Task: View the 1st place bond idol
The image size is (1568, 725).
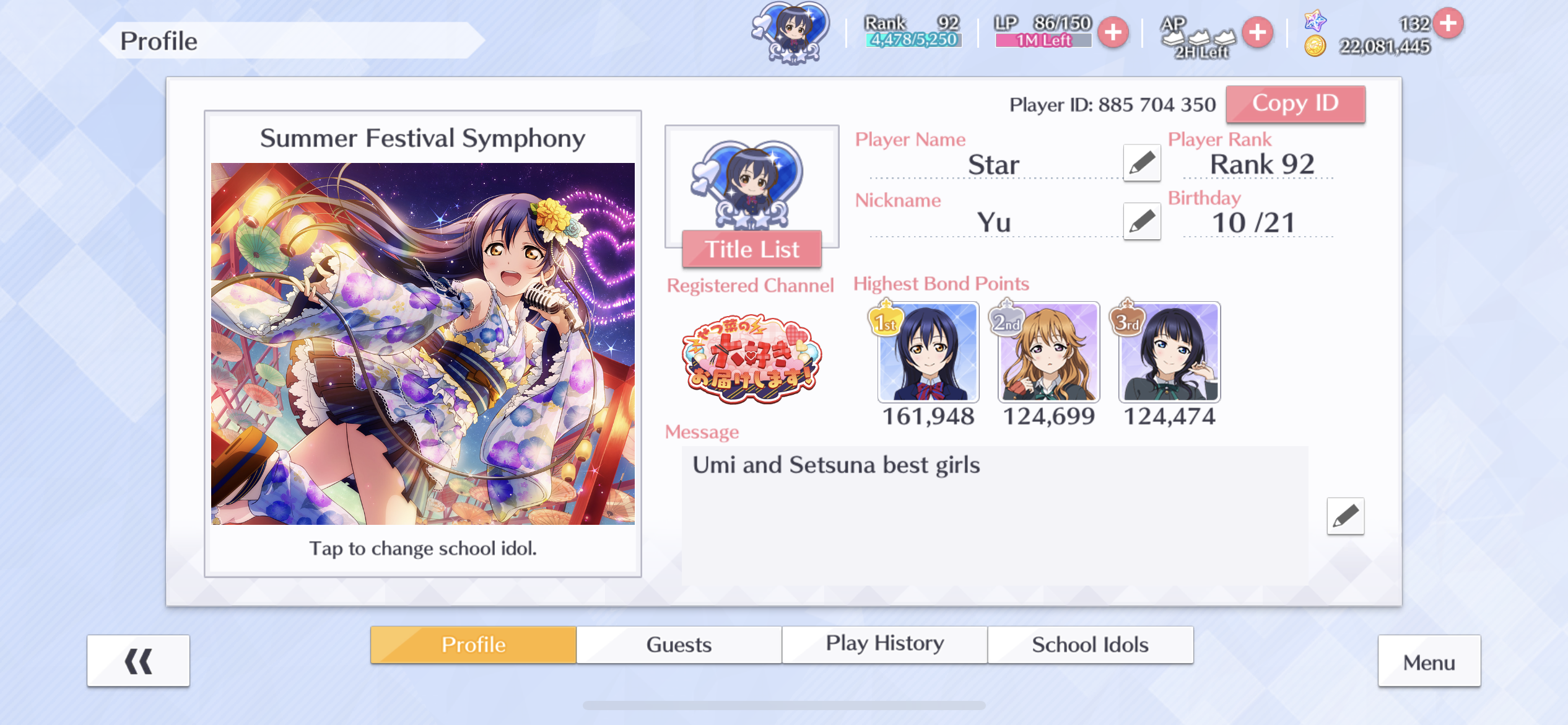Action: pyautogui.click(x=928, y=352)
